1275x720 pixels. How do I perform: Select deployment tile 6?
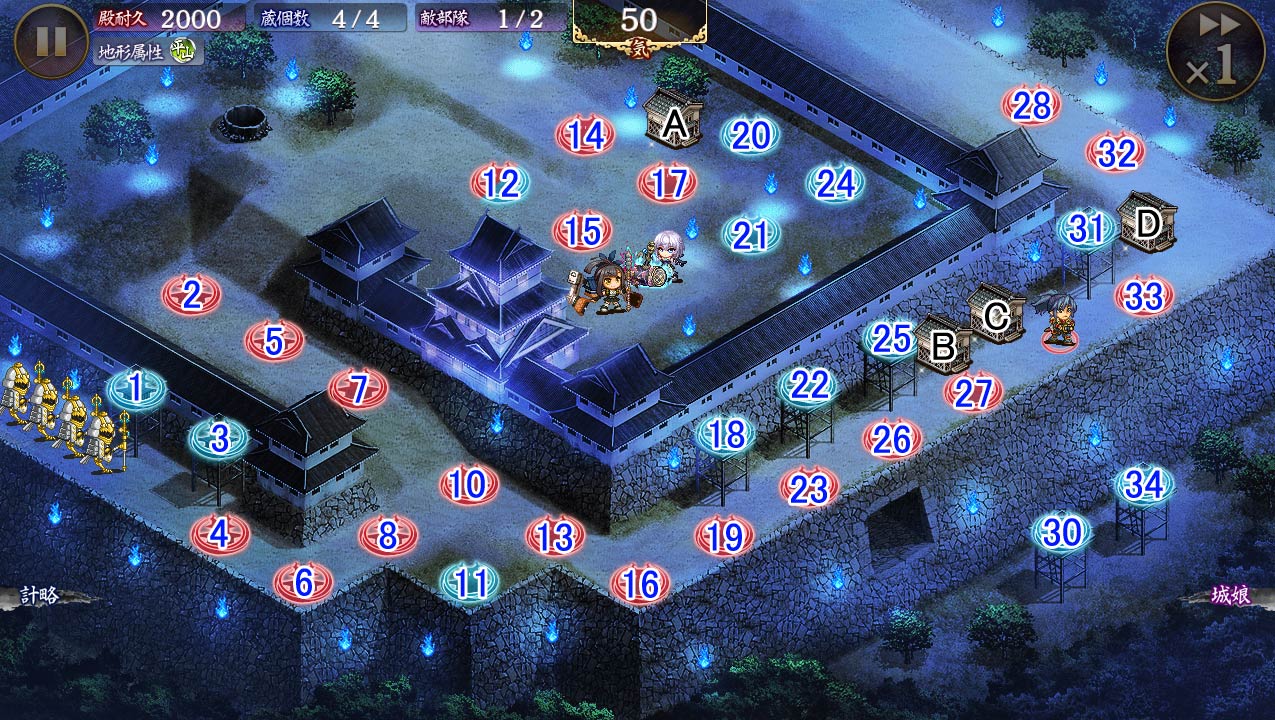coord(303,581)
